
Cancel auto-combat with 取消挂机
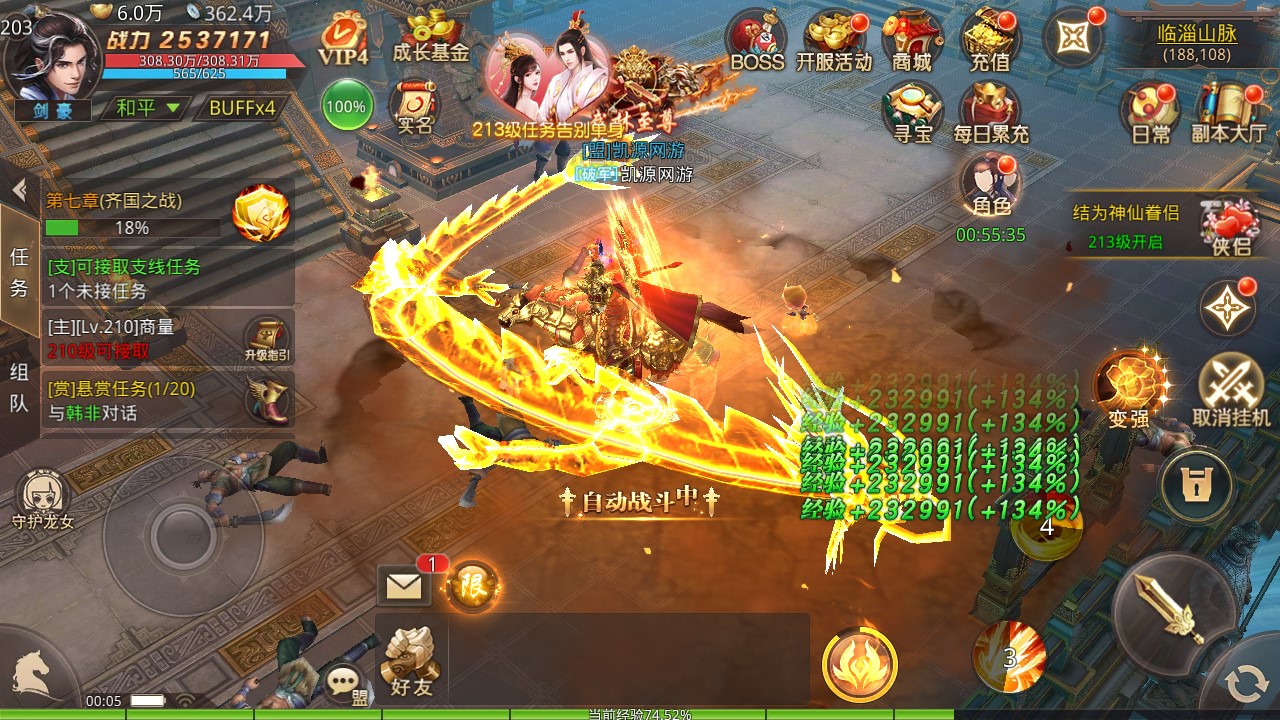point(1231,390)
